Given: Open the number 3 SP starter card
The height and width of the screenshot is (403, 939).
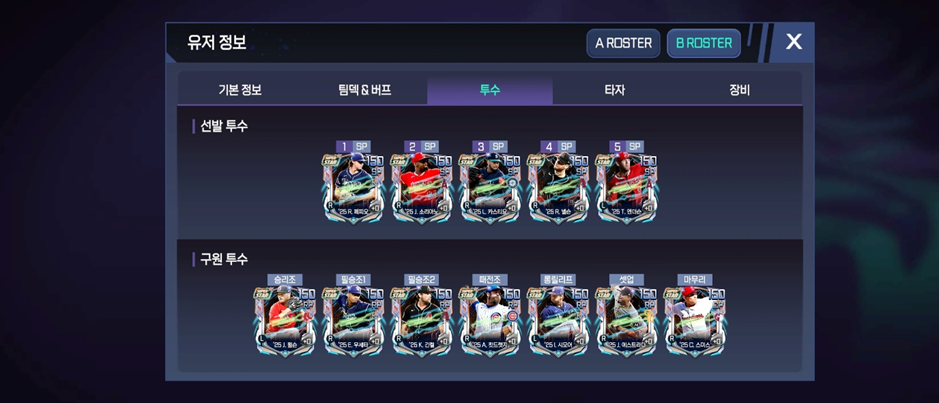Looking at the screenshot, I should [x=490, y=187].
